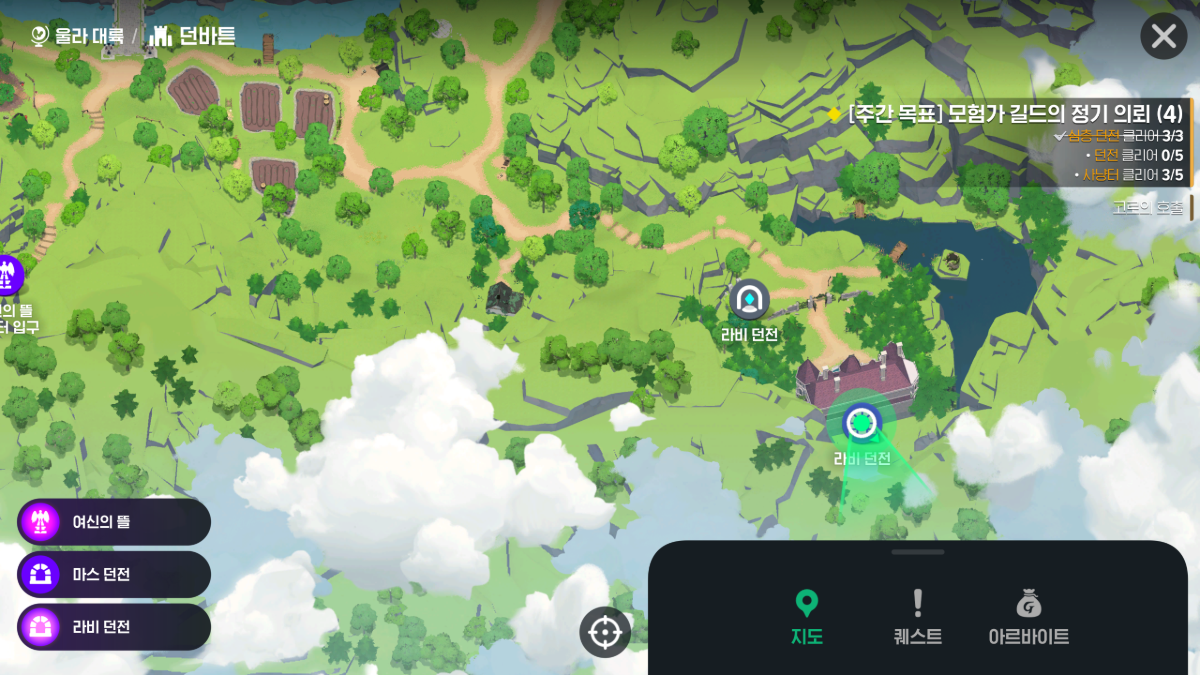Screen dimensions: 1200x675
Task: Recenter map with the crosshair button
Action: [605, 632]
